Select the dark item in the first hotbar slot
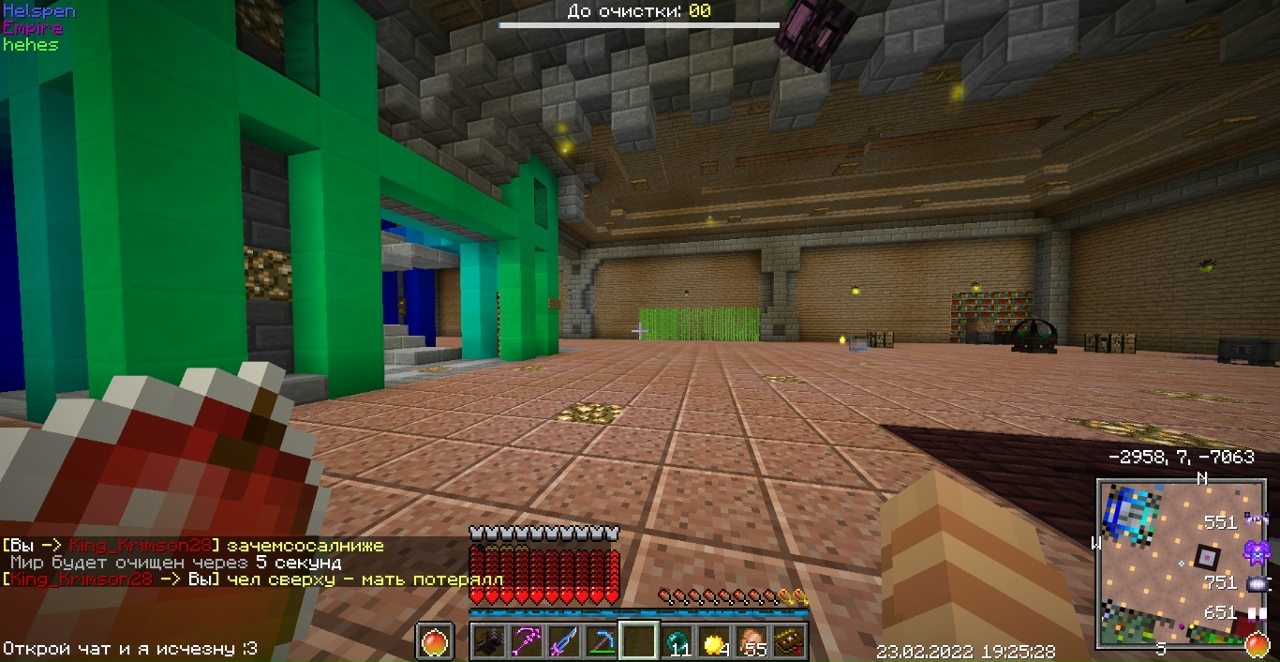The image size is (1280, 662). [x=489, y=641]
